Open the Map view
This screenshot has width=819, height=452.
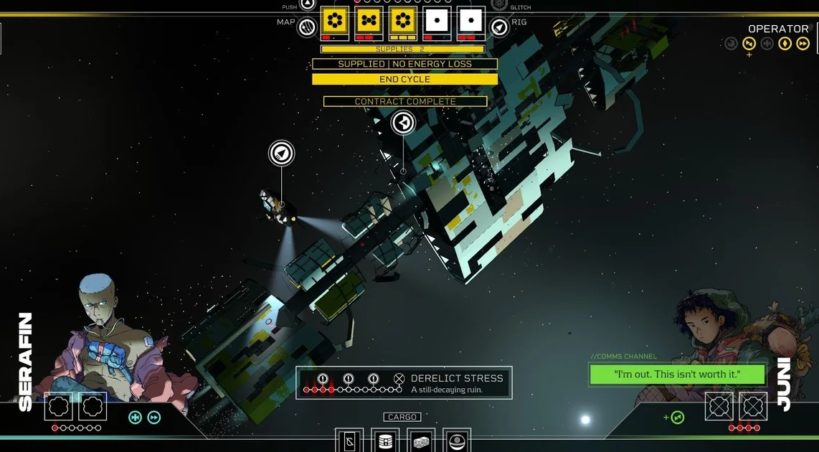pyautogui.click(x=308, y=25)
